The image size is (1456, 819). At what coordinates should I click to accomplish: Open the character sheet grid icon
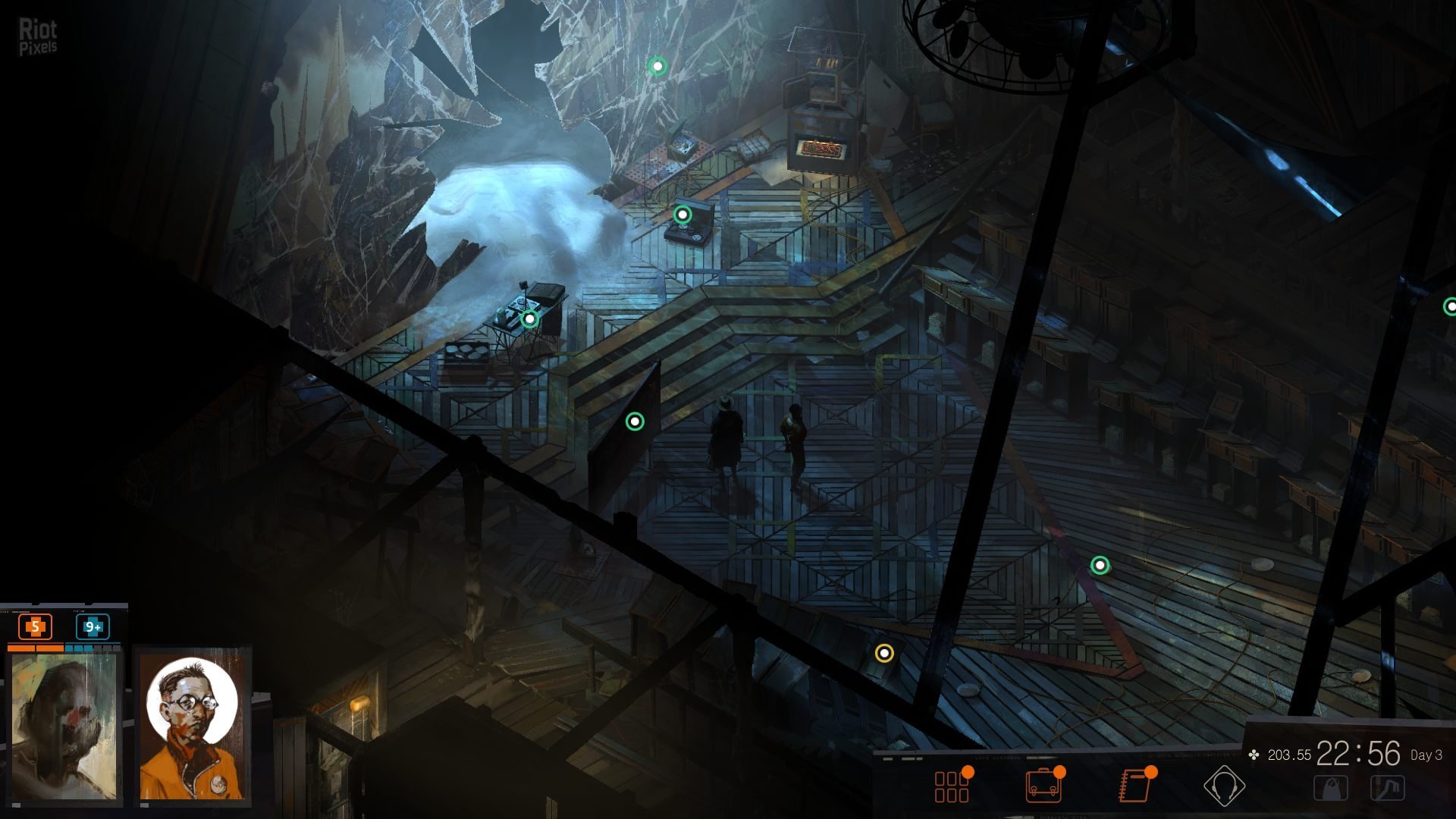[x=952, y=786]
